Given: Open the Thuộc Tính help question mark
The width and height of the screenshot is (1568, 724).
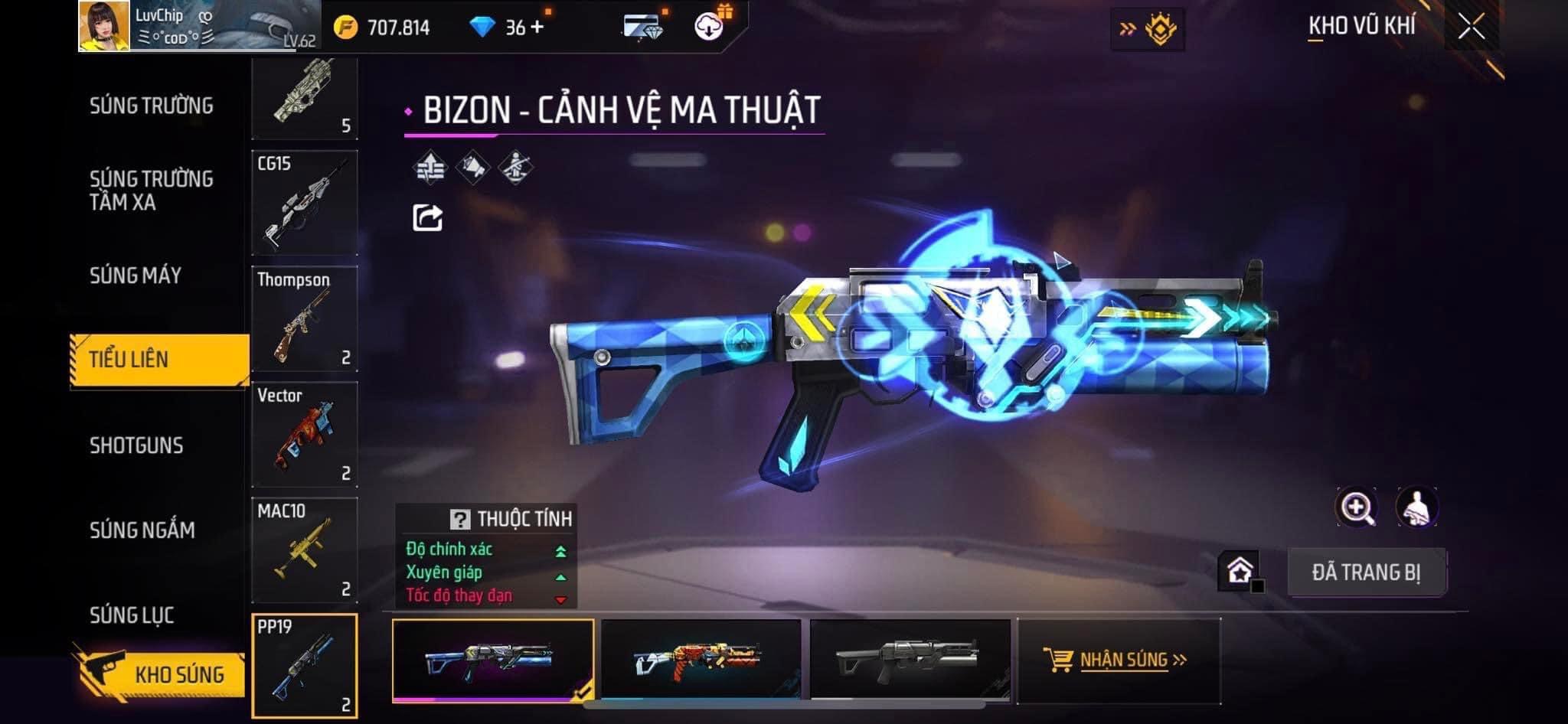Looking at the screenshot, I should [459, 520].
